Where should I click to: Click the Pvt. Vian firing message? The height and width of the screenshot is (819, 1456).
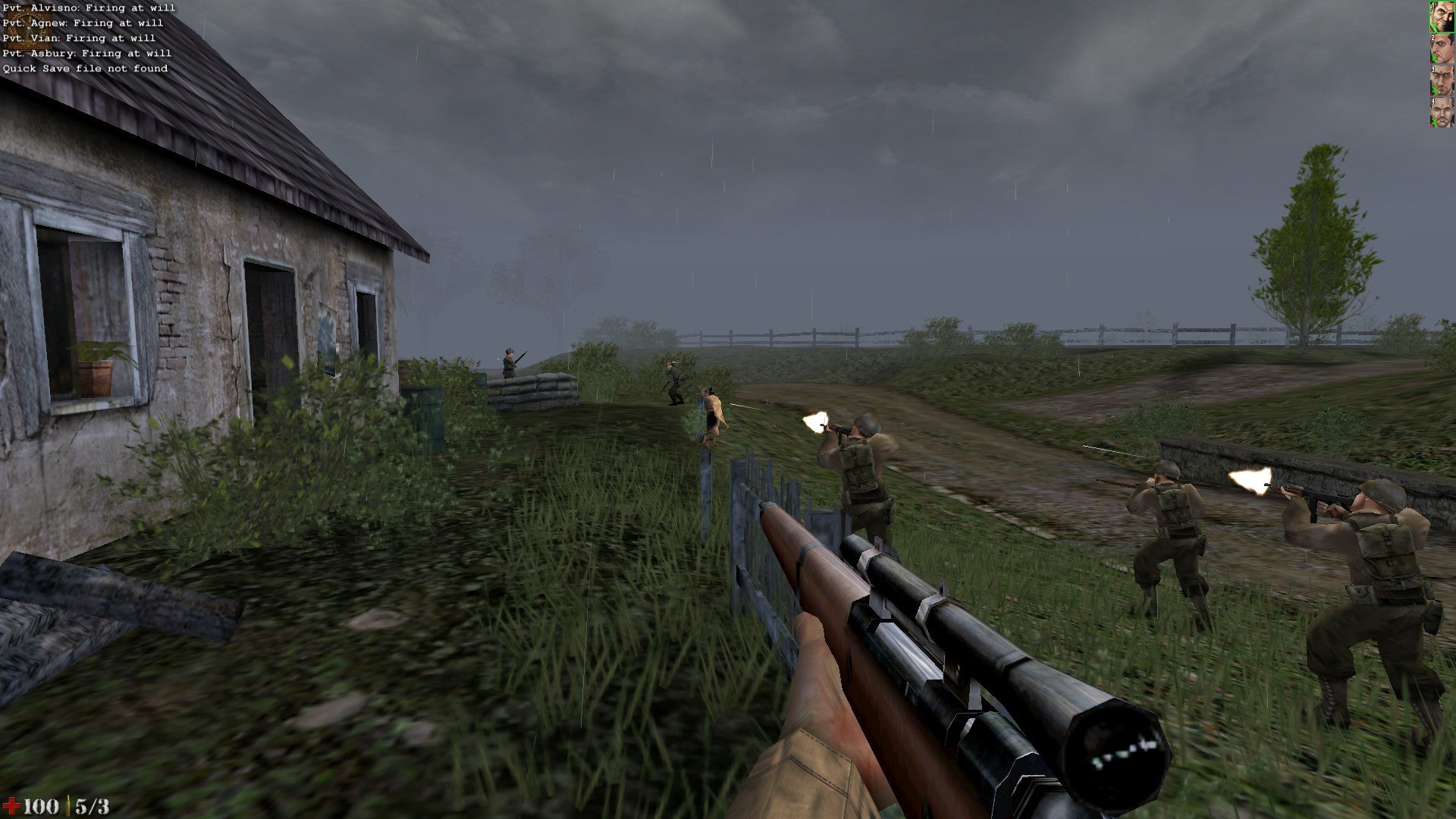[x=79, y=37]
